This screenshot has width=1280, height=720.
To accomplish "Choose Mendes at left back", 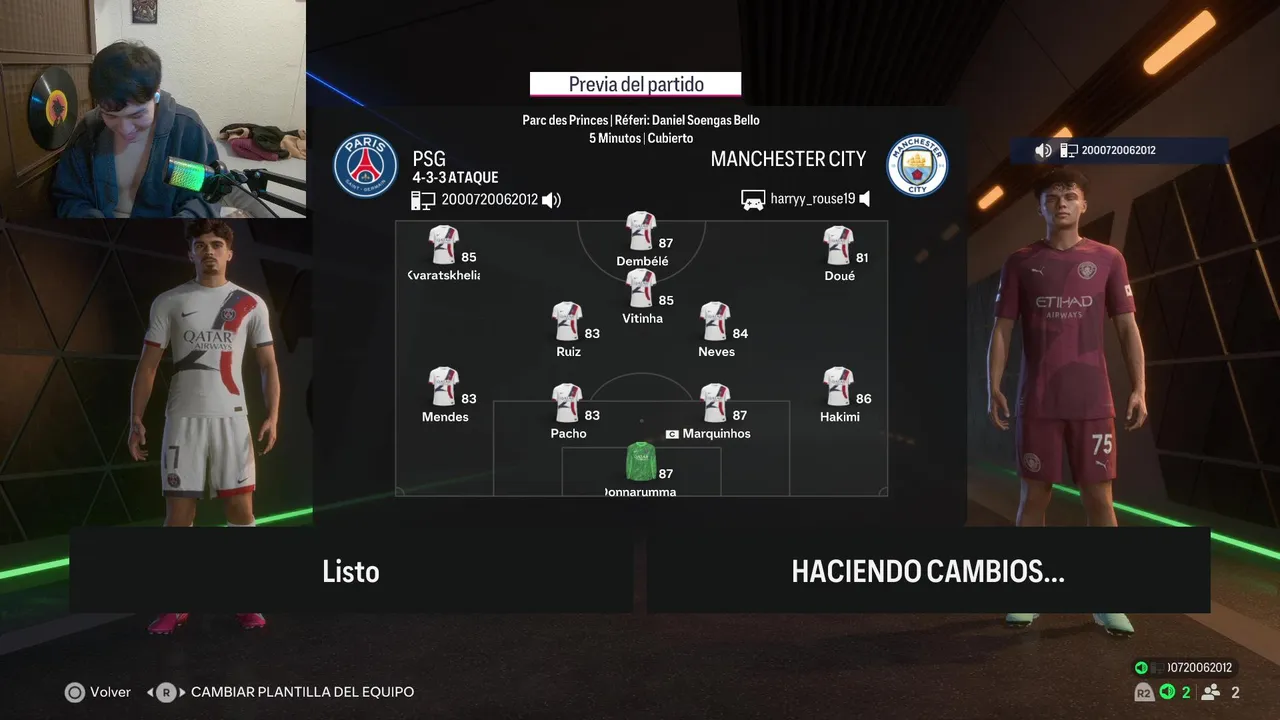I will point(443,387).
